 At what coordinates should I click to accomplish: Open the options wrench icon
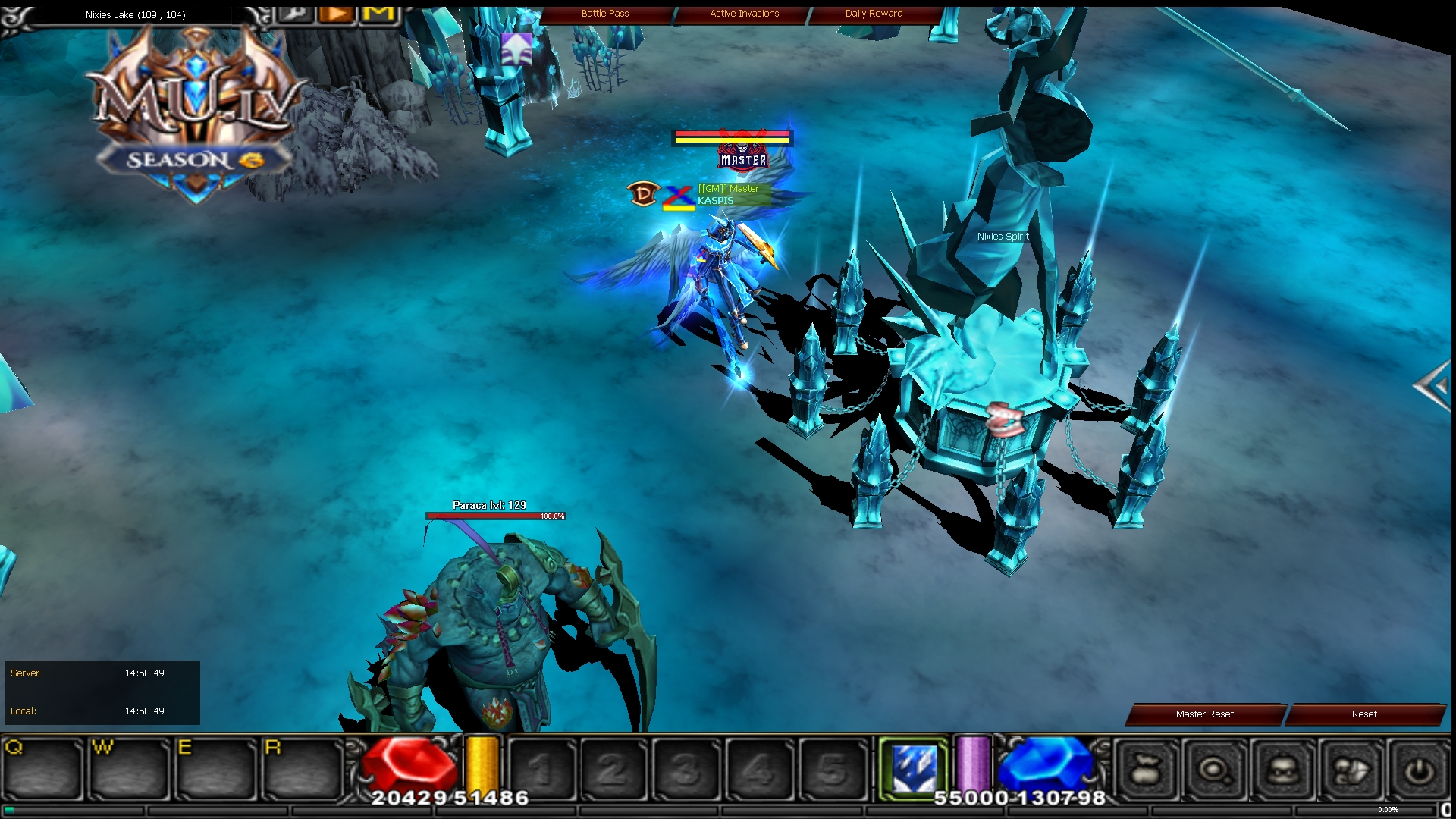click(295, 14)
